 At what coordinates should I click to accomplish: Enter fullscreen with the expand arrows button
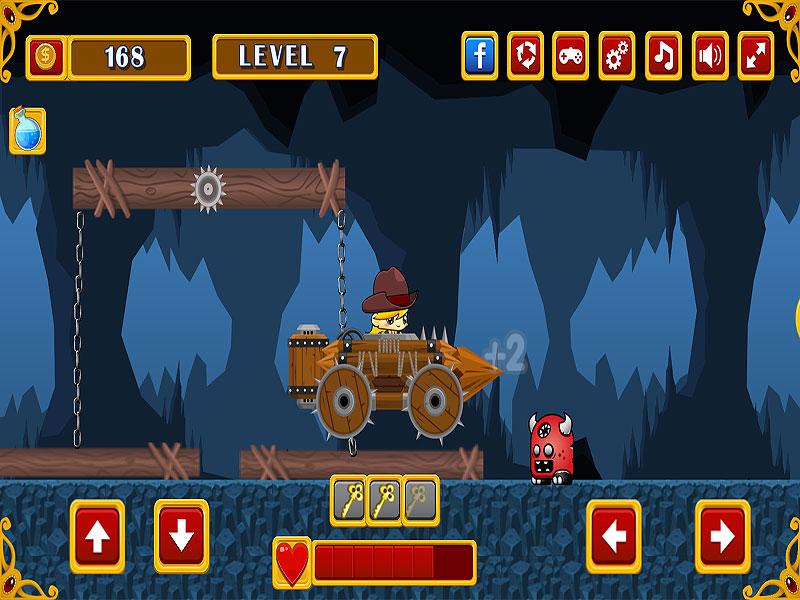(x=756, y=56)
